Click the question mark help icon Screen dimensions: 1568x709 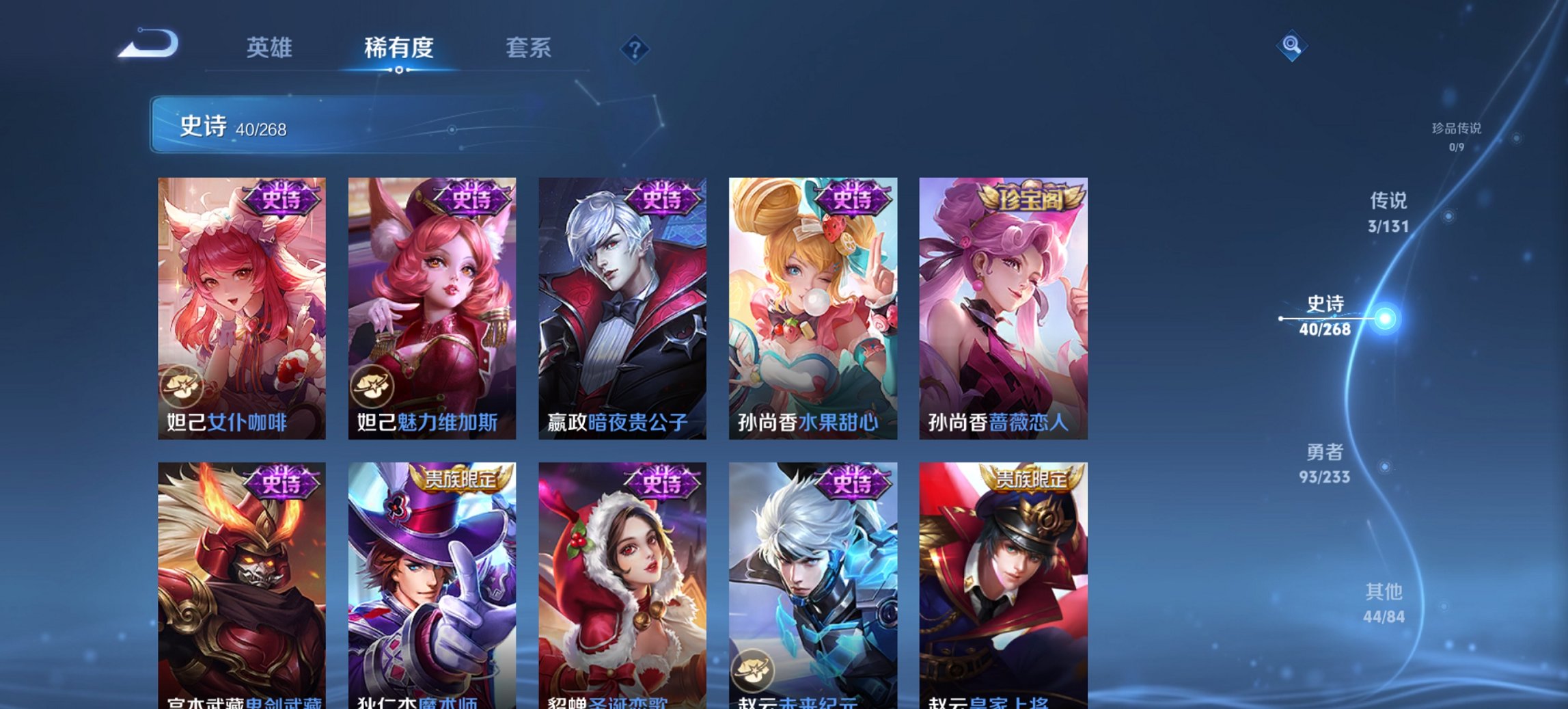tap(635, 49)
